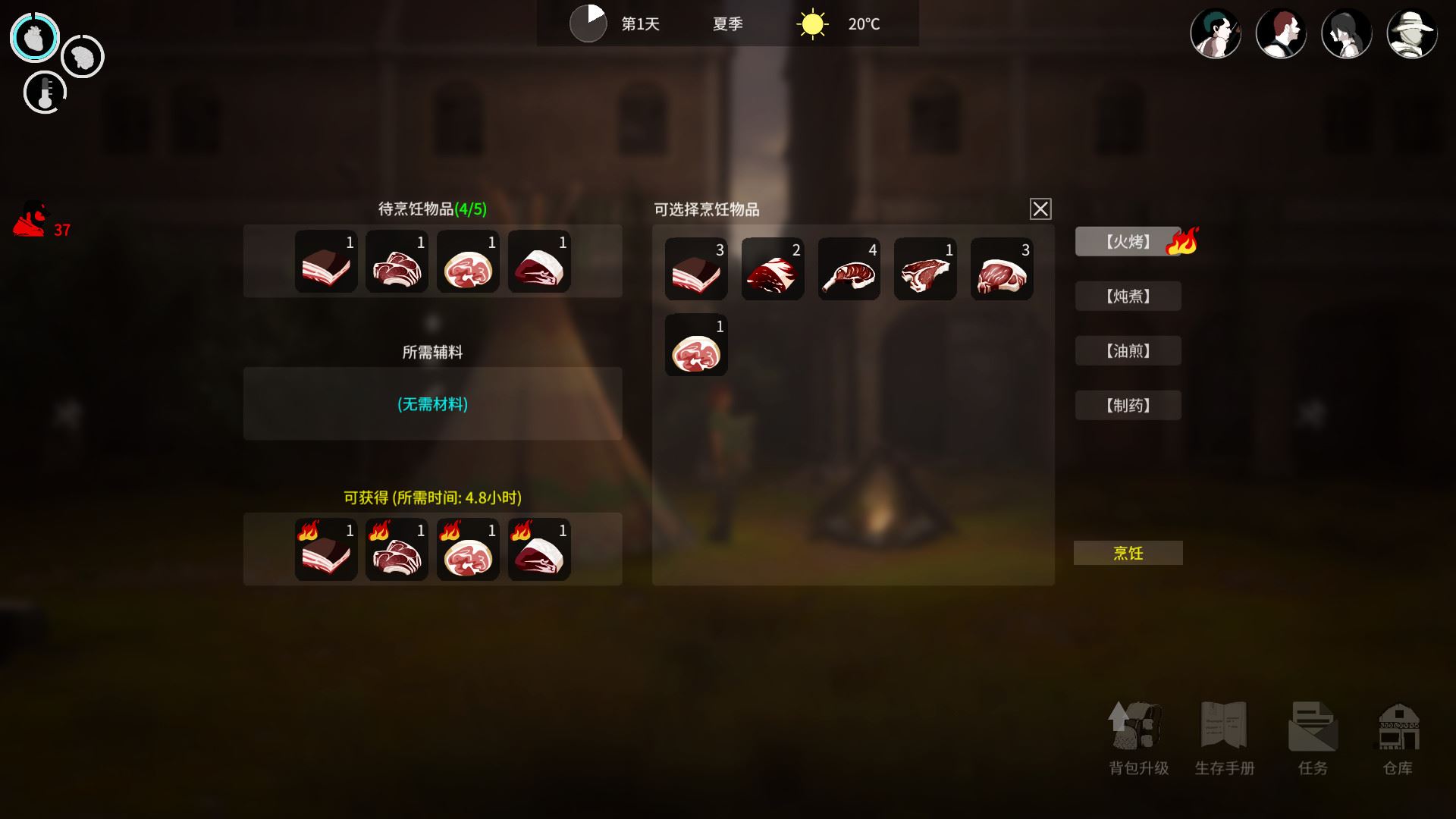The image size is (1456, 819).
Task: Select the green-haired survivor portrait
Action: point(1216,34)
